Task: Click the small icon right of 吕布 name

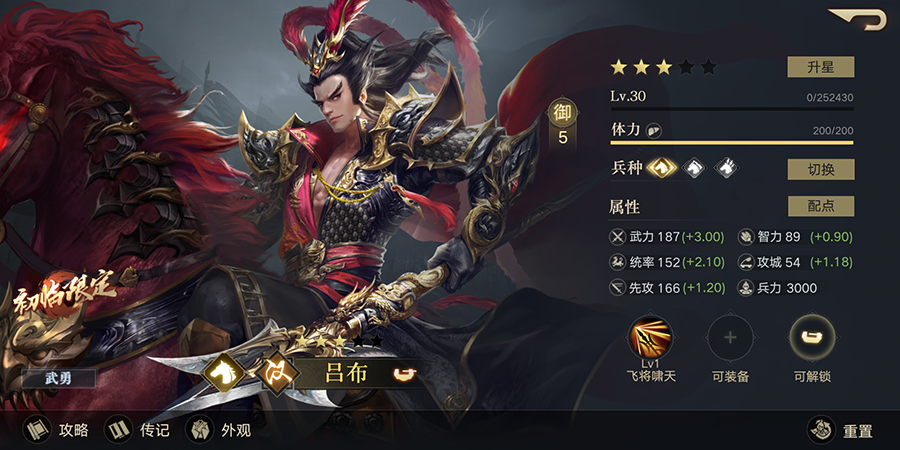Action: coord(403,374)
